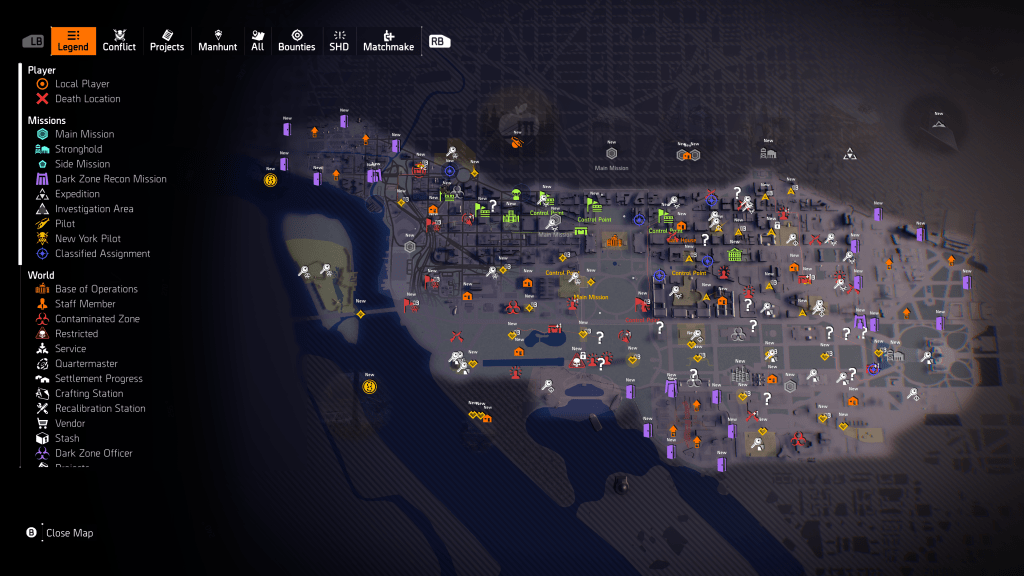The image size is (1024, 576).
Task: Switch to the Legend tab
Action: pos(73,41)
